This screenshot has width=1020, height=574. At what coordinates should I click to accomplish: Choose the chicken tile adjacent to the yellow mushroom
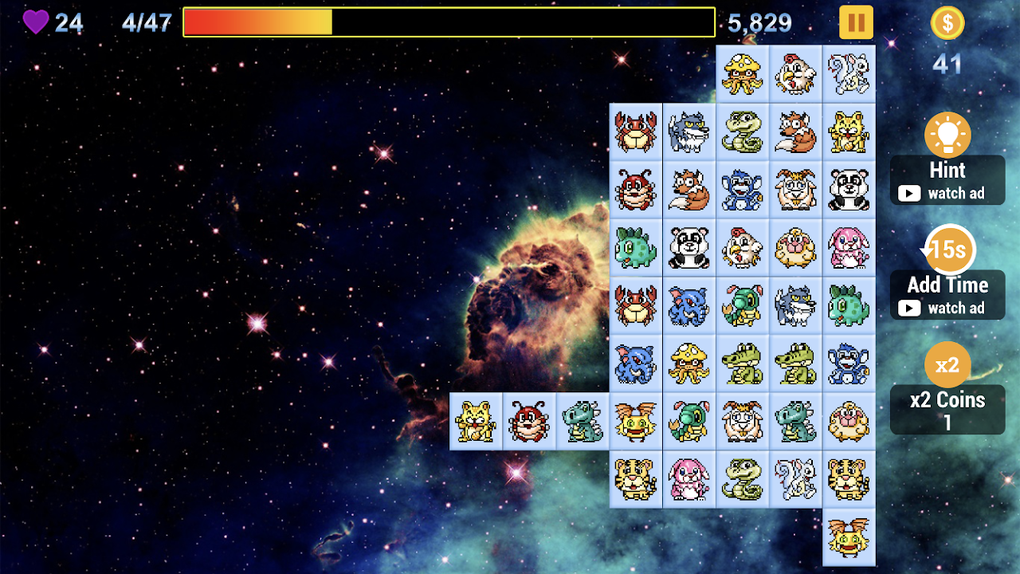796,74
